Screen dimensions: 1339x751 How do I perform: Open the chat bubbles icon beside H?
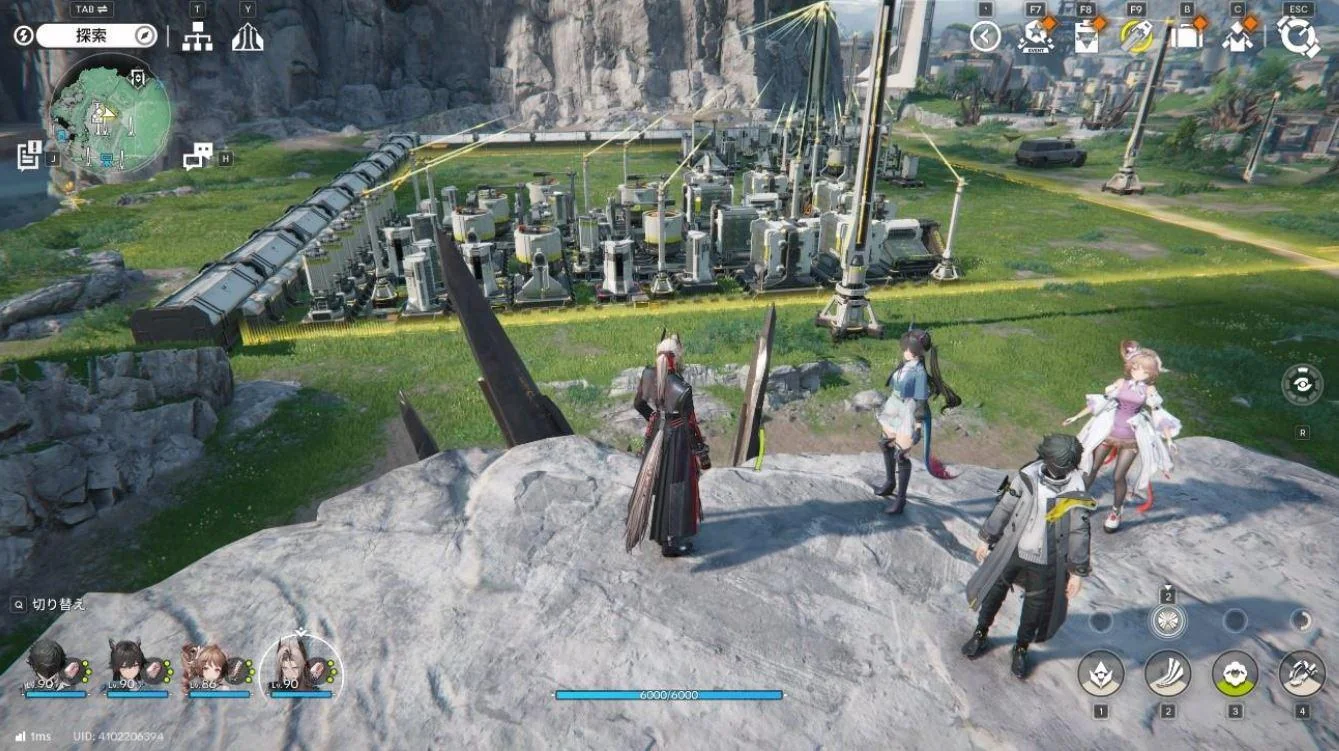click(x=200, y=155)
